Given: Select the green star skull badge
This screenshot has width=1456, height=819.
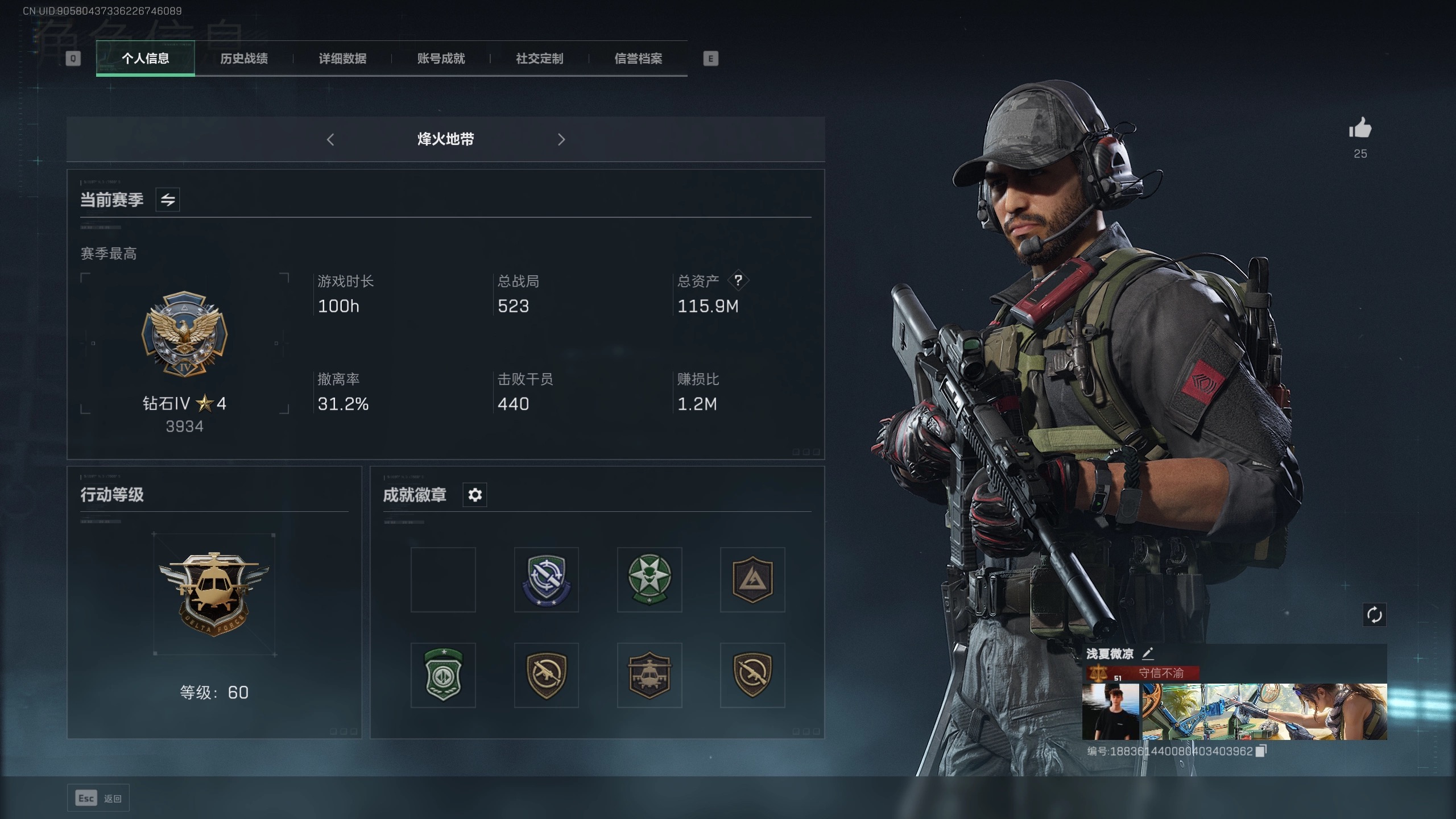Looking at the screenshot, I should (x=649, y=580).
